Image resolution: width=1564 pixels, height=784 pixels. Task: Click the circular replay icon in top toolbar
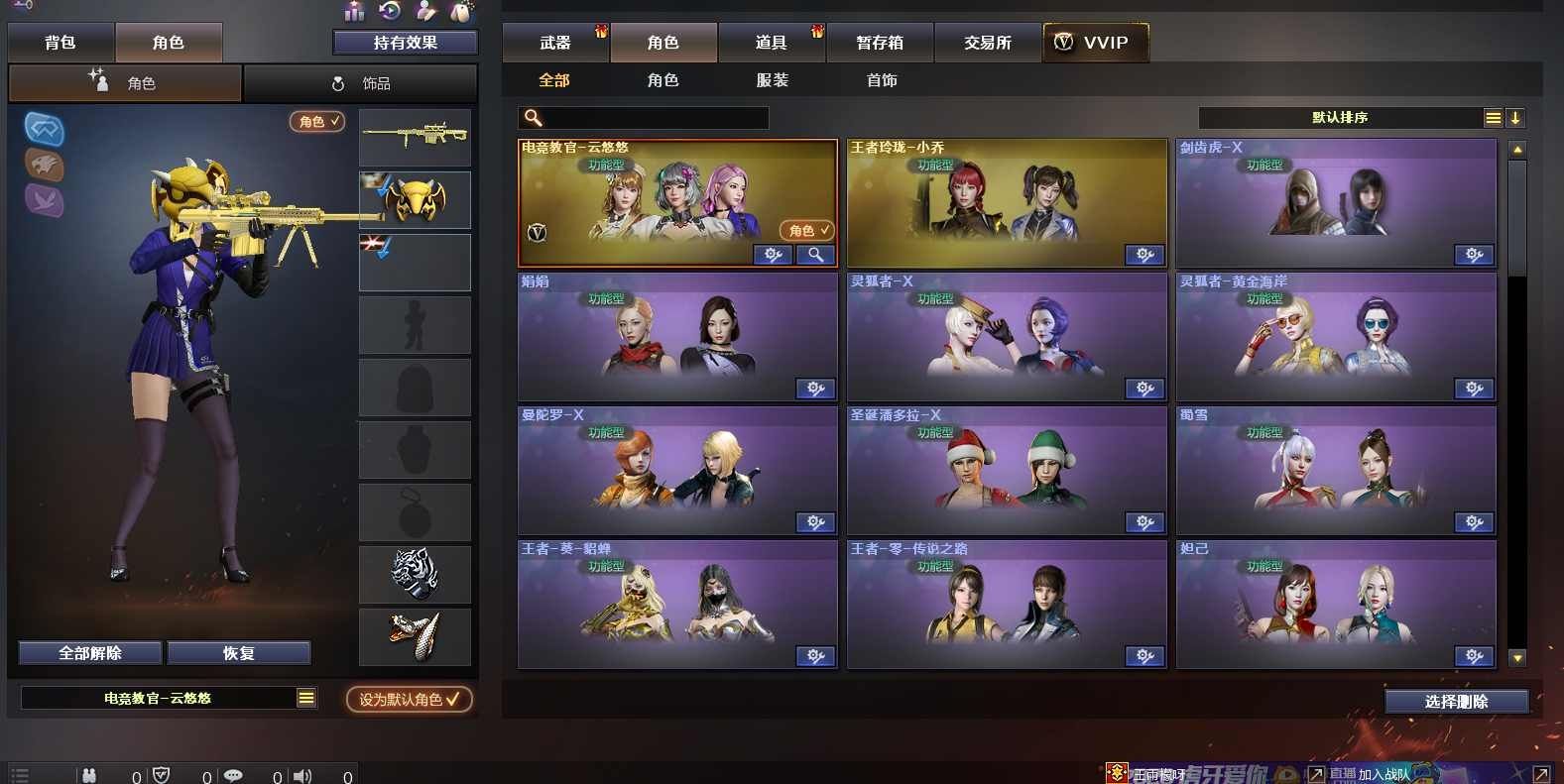389,12
